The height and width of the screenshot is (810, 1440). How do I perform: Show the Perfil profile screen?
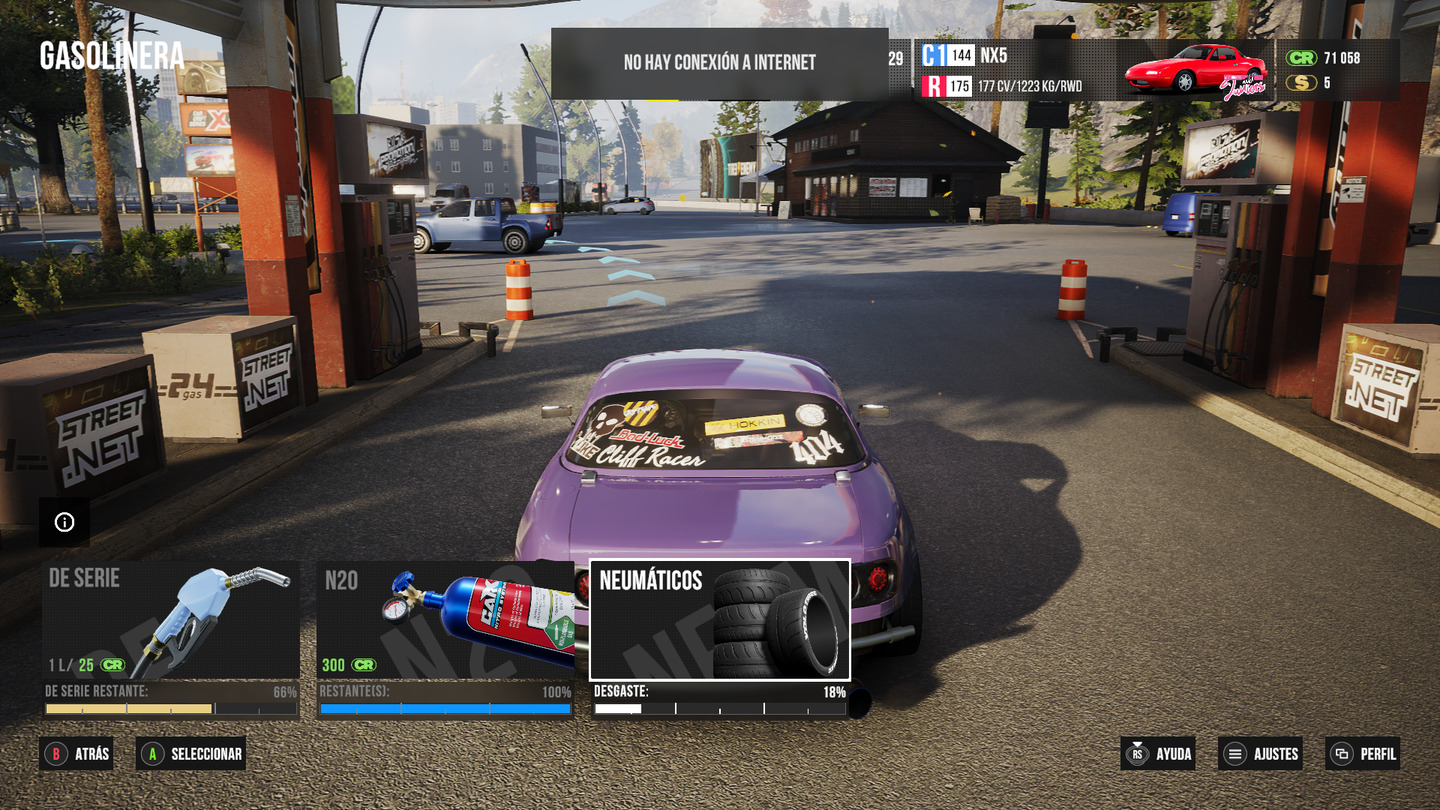click(x=1363, y=754)
